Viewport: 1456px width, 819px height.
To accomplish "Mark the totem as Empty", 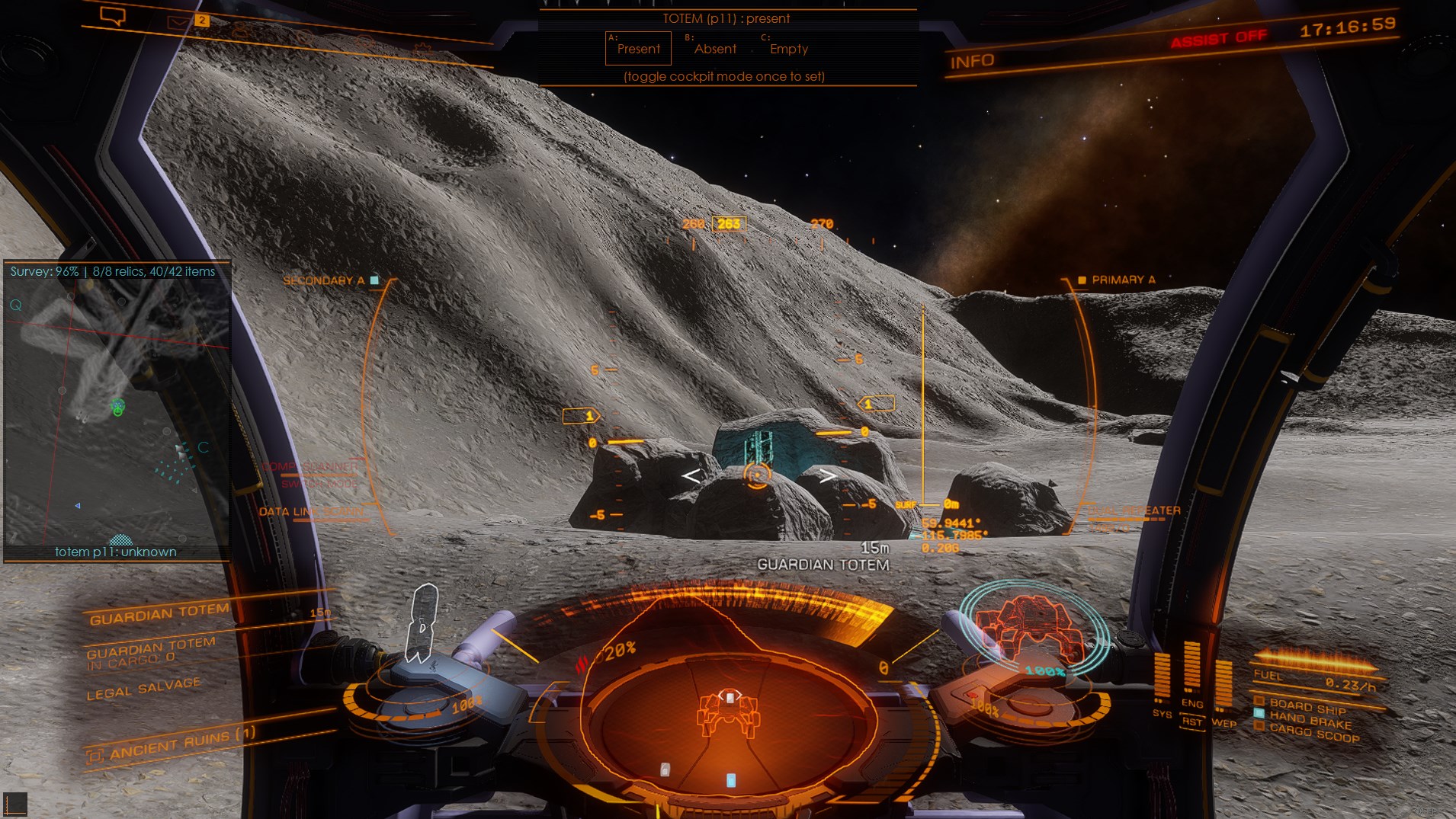I will tap(788, 49).
